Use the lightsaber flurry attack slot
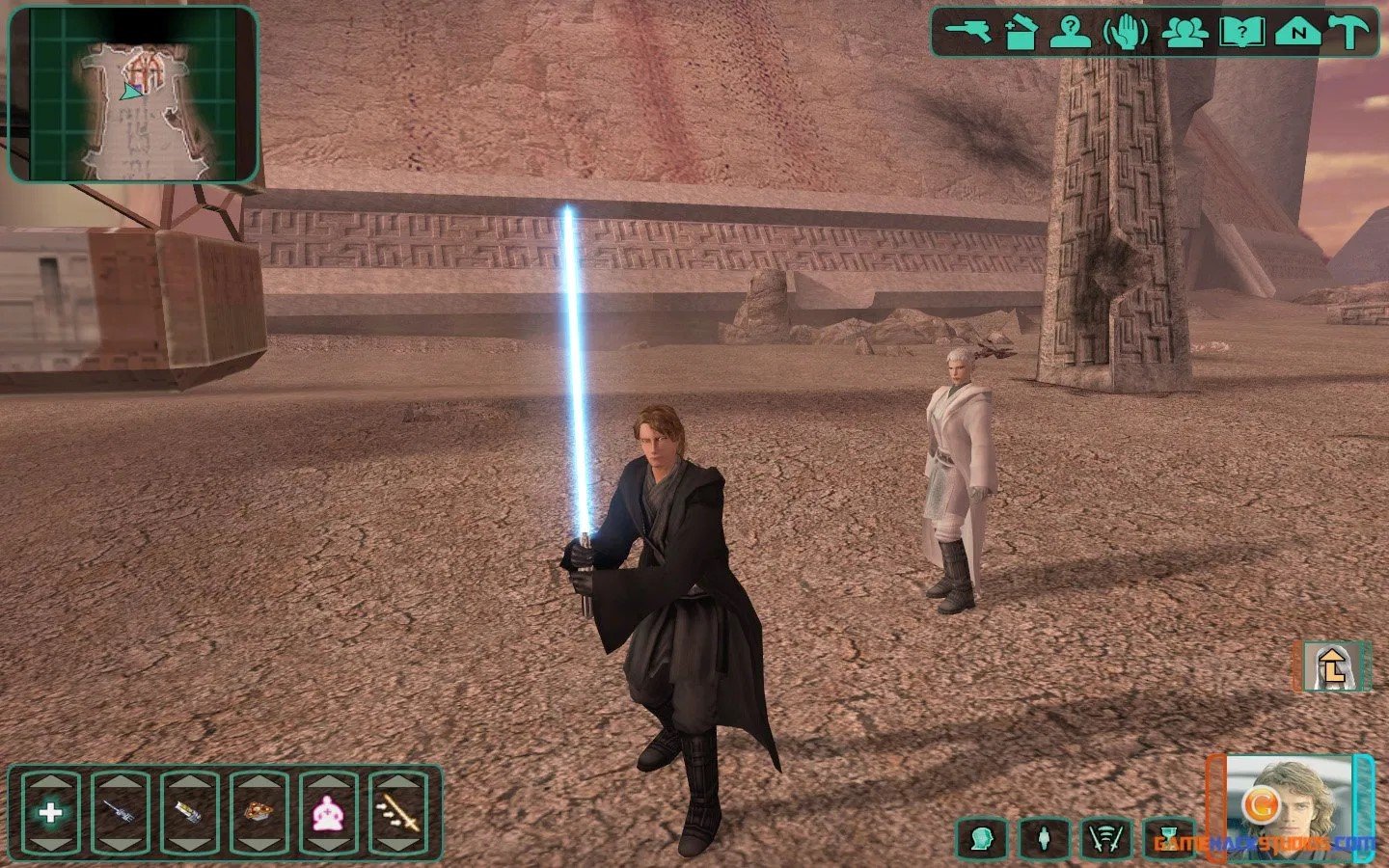The width and height of the screenshot is (1389, 868). point(397,813)
